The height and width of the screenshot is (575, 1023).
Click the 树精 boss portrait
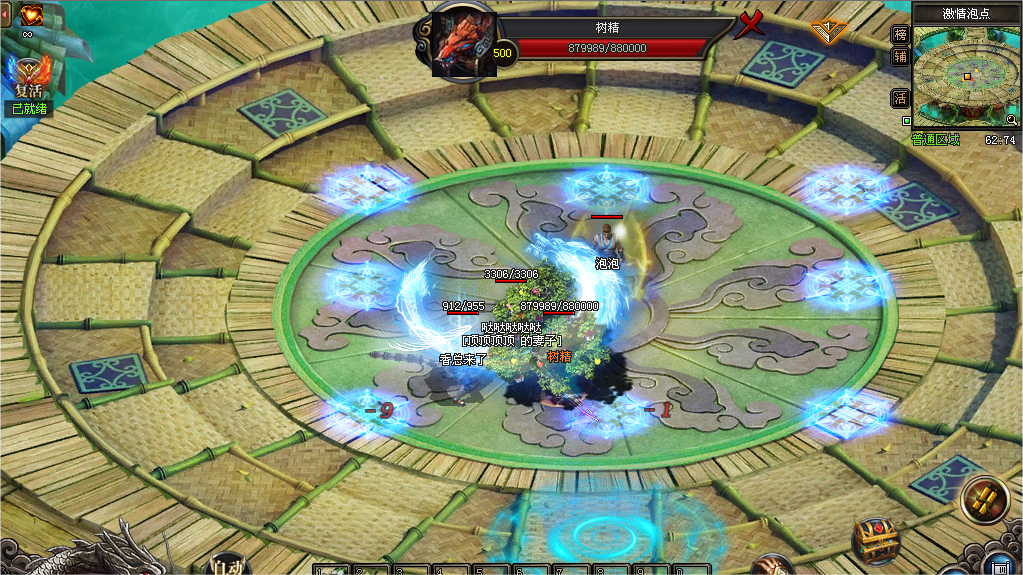pos(464,42)
